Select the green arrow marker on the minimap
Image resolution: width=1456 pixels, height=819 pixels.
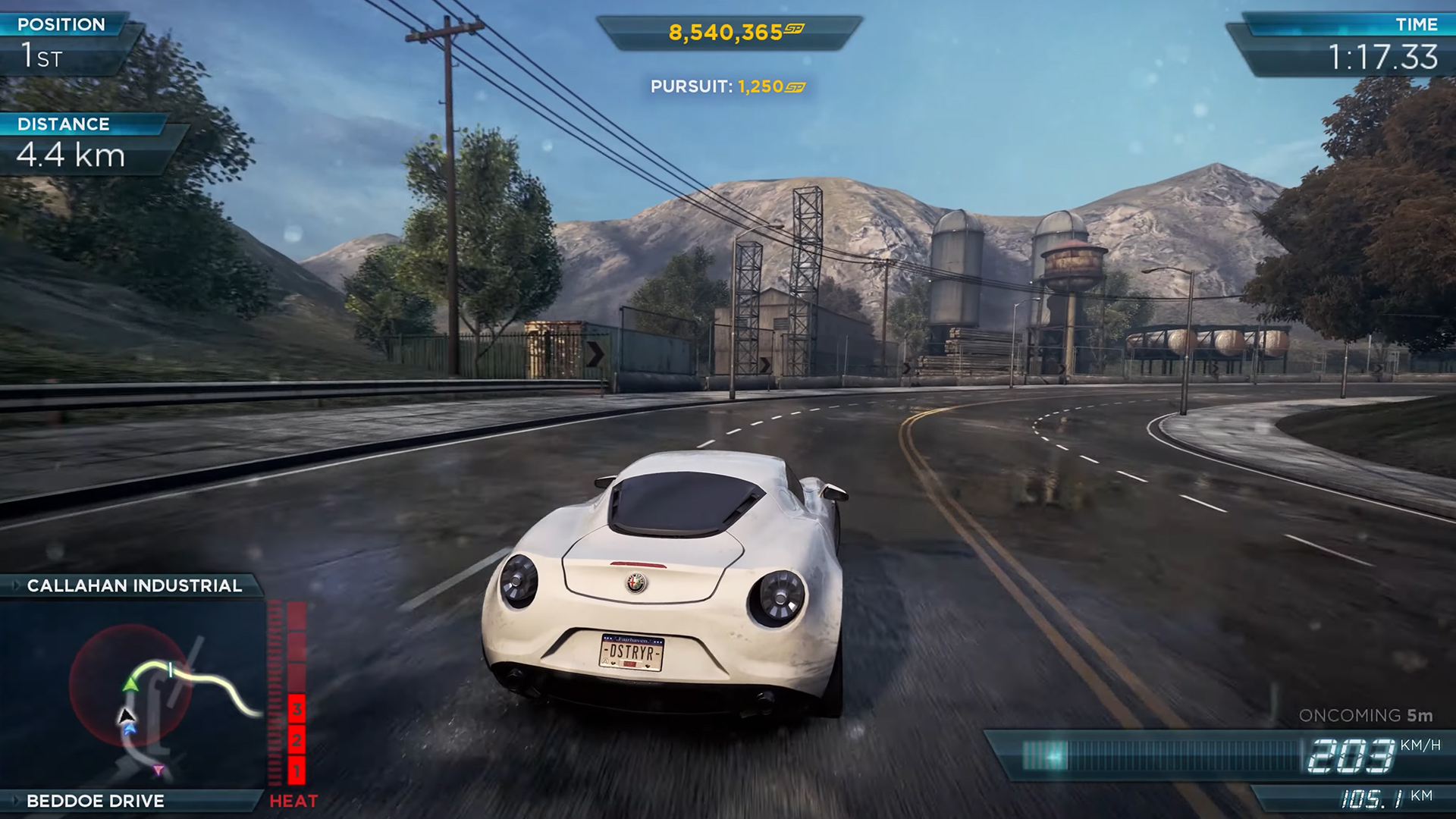click(131, 684)
